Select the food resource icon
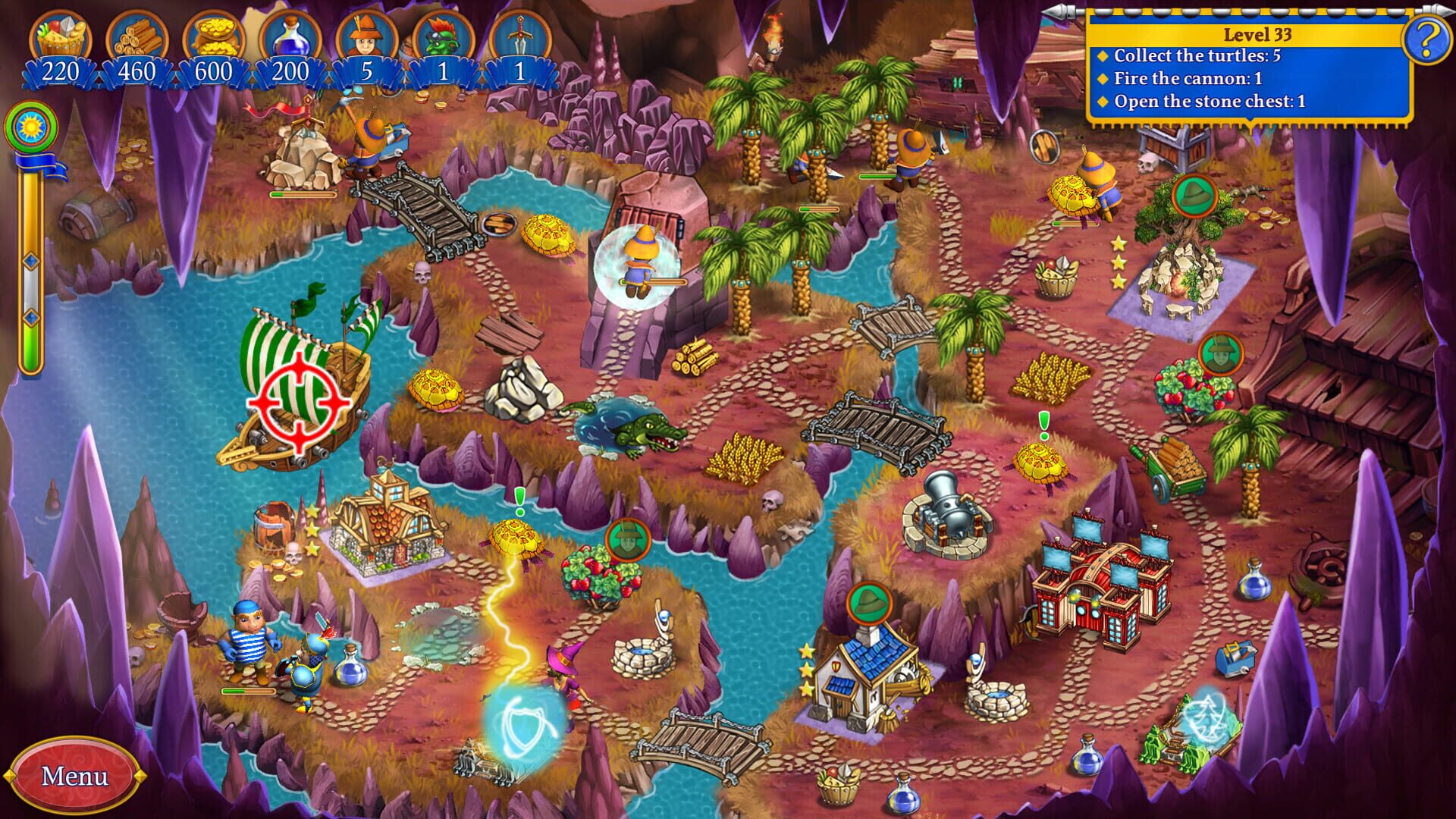The width and height of the screenshot is (1456, 819). coord(61,34)
